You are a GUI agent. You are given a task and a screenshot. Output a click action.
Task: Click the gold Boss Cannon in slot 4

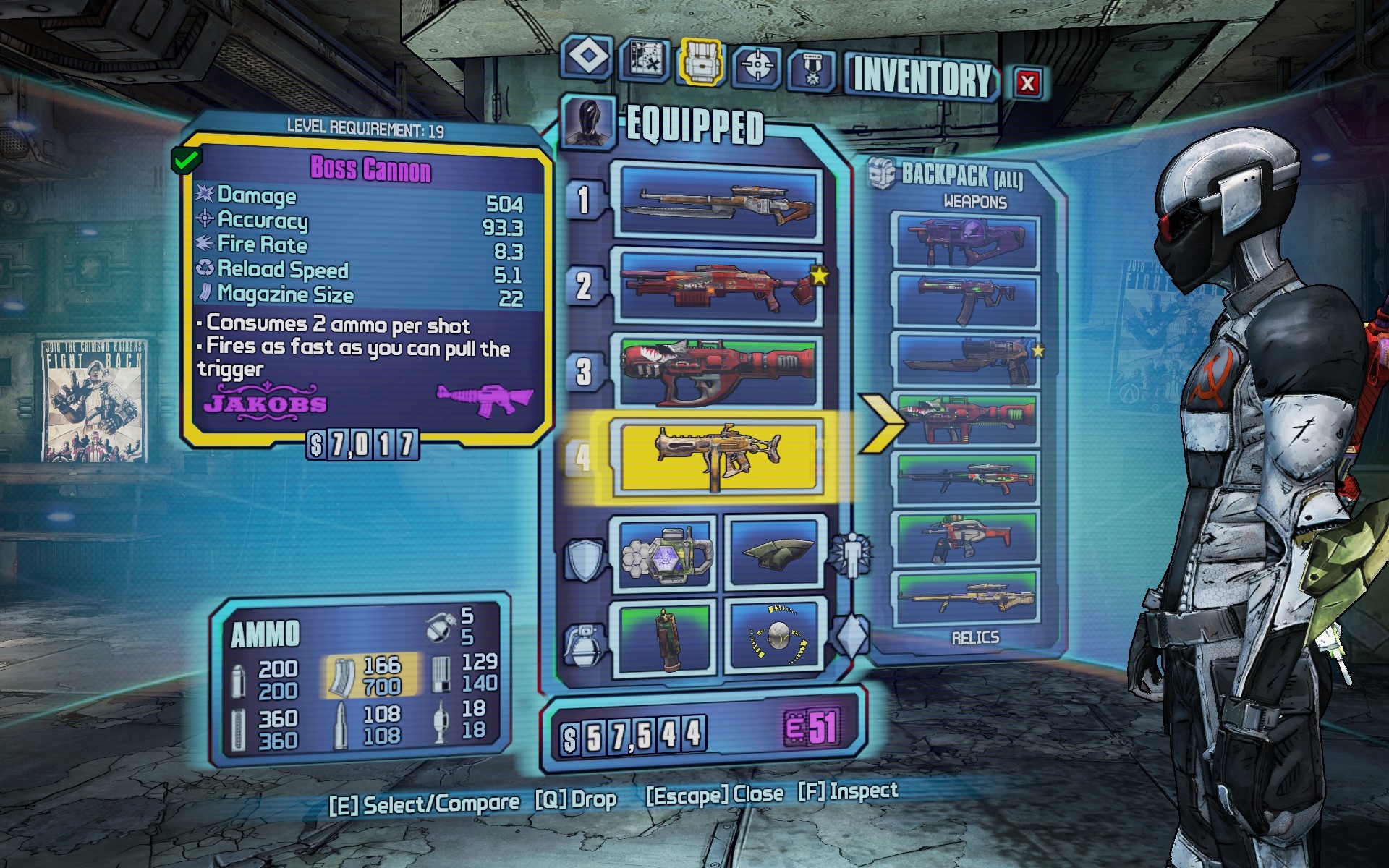pyautogui.click(x=718, y=457)
